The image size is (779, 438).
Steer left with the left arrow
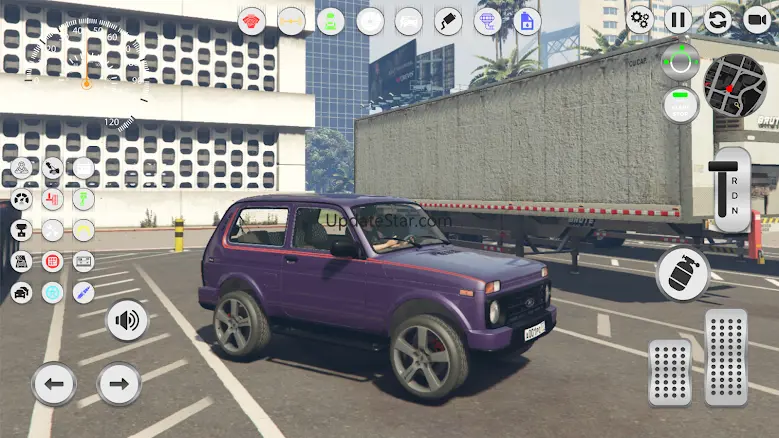(53, 383)
